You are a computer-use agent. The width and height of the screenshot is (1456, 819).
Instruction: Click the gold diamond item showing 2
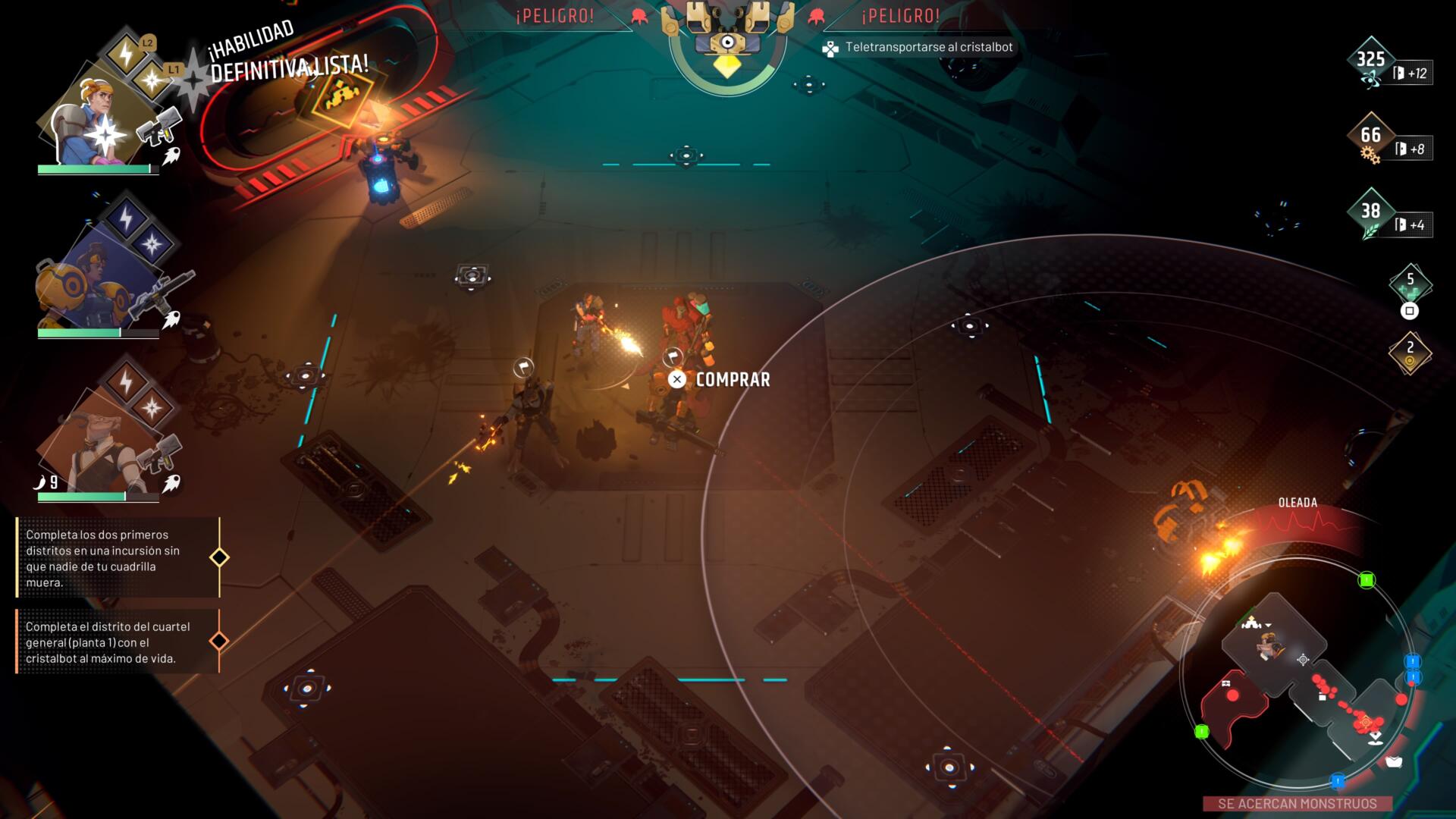[x=1410, y=353]
